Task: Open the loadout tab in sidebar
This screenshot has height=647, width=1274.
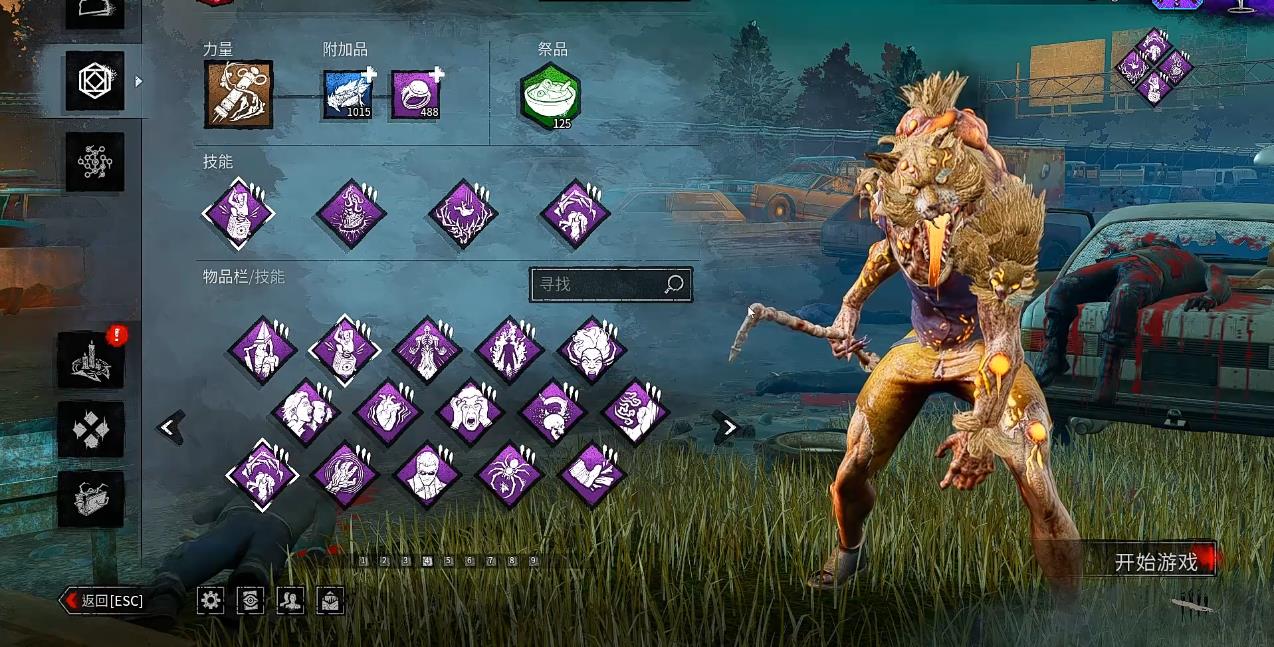Action: (x=95, y=81)
